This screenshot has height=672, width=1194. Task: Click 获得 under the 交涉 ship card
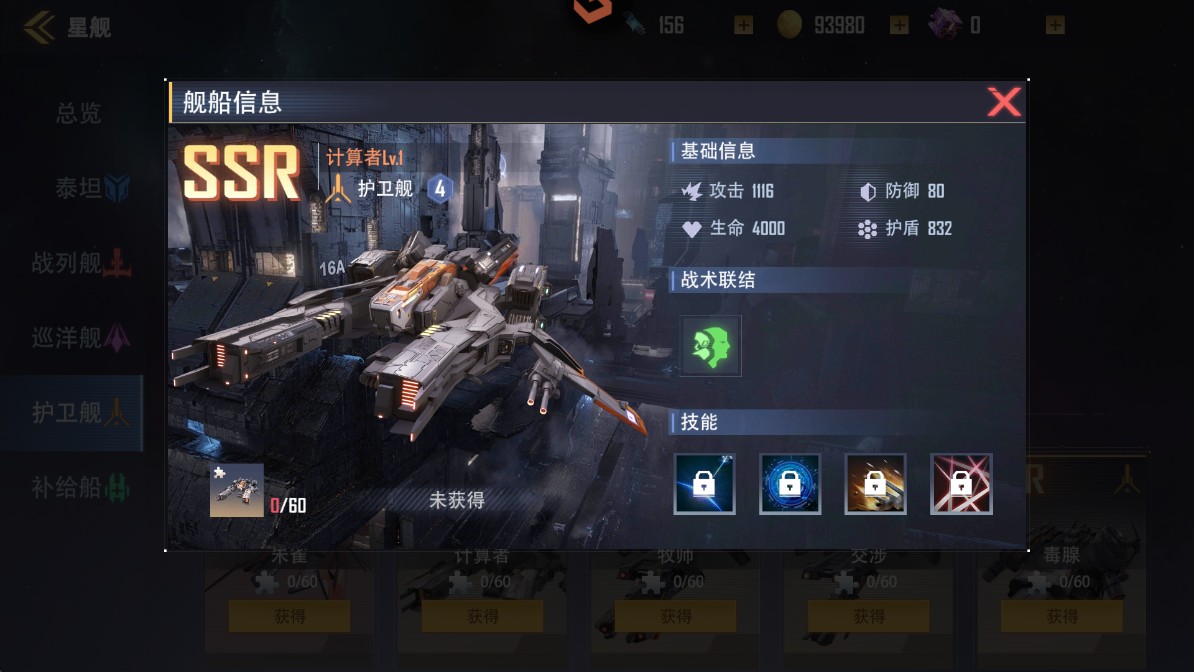tap(869, 617)
